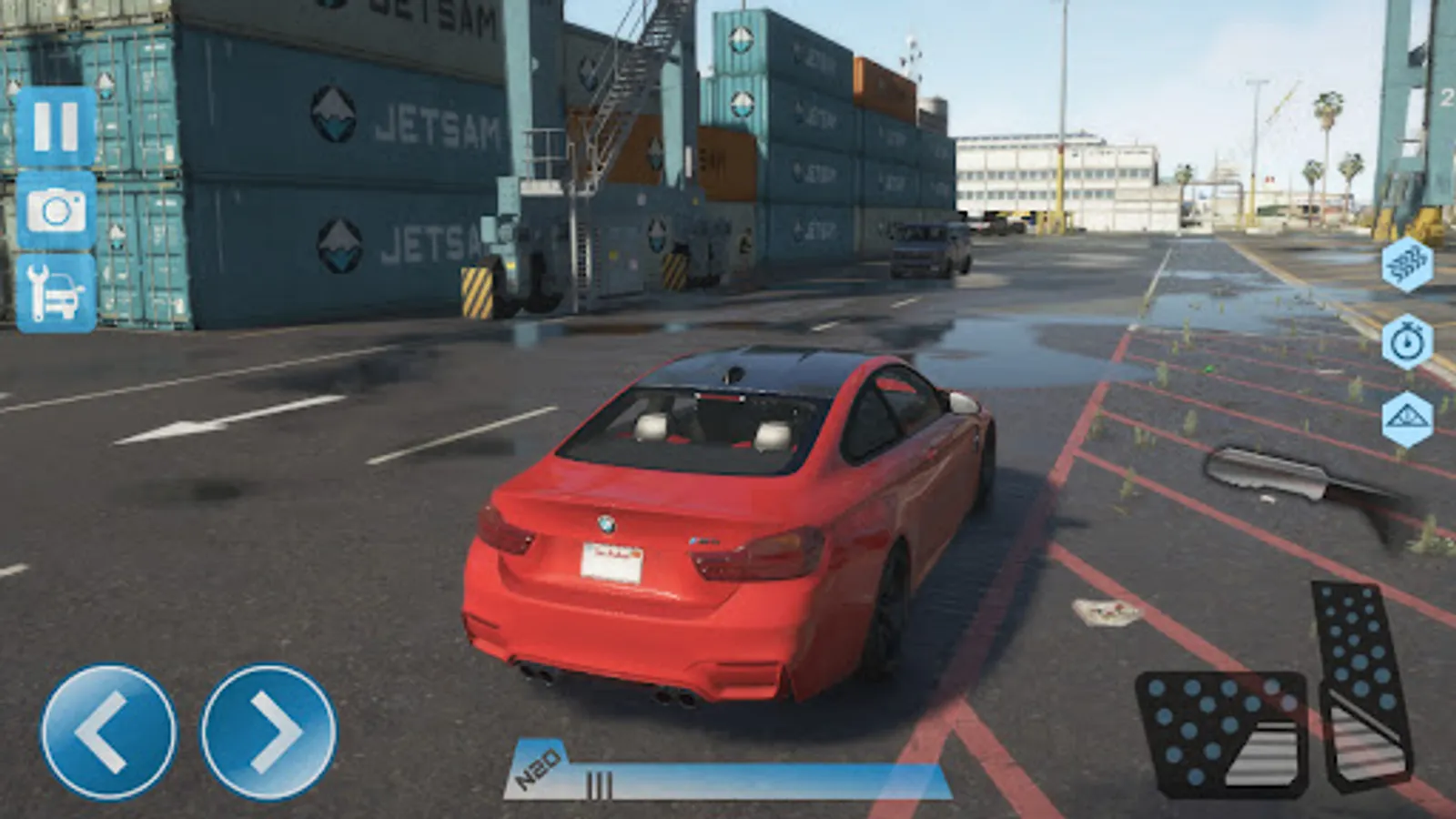1456x819 pixels.
Task: Open the car repair wrench button
Action: click(56, 293)
